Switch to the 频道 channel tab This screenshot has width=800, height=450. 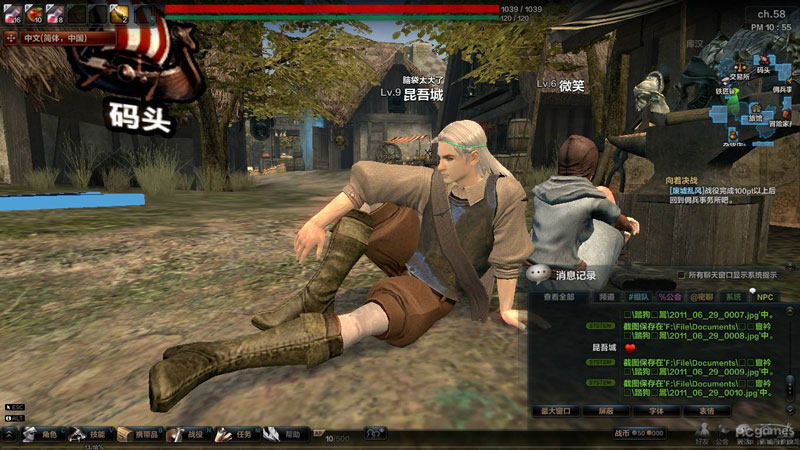[606, 297]
